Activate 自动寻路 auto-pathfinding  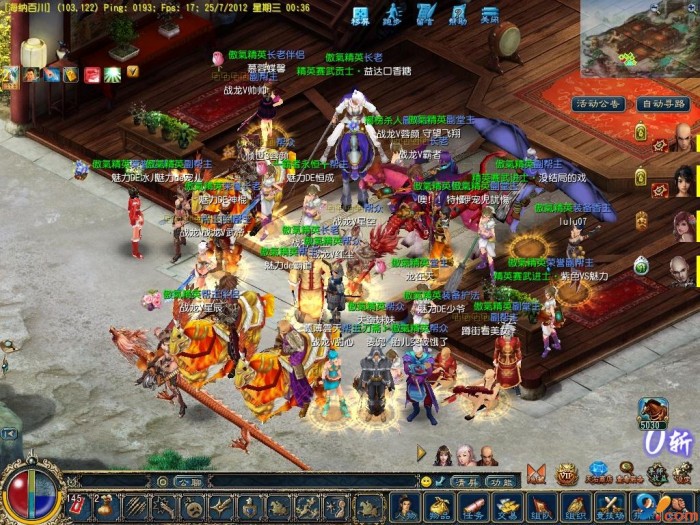(x=664, y=104)
